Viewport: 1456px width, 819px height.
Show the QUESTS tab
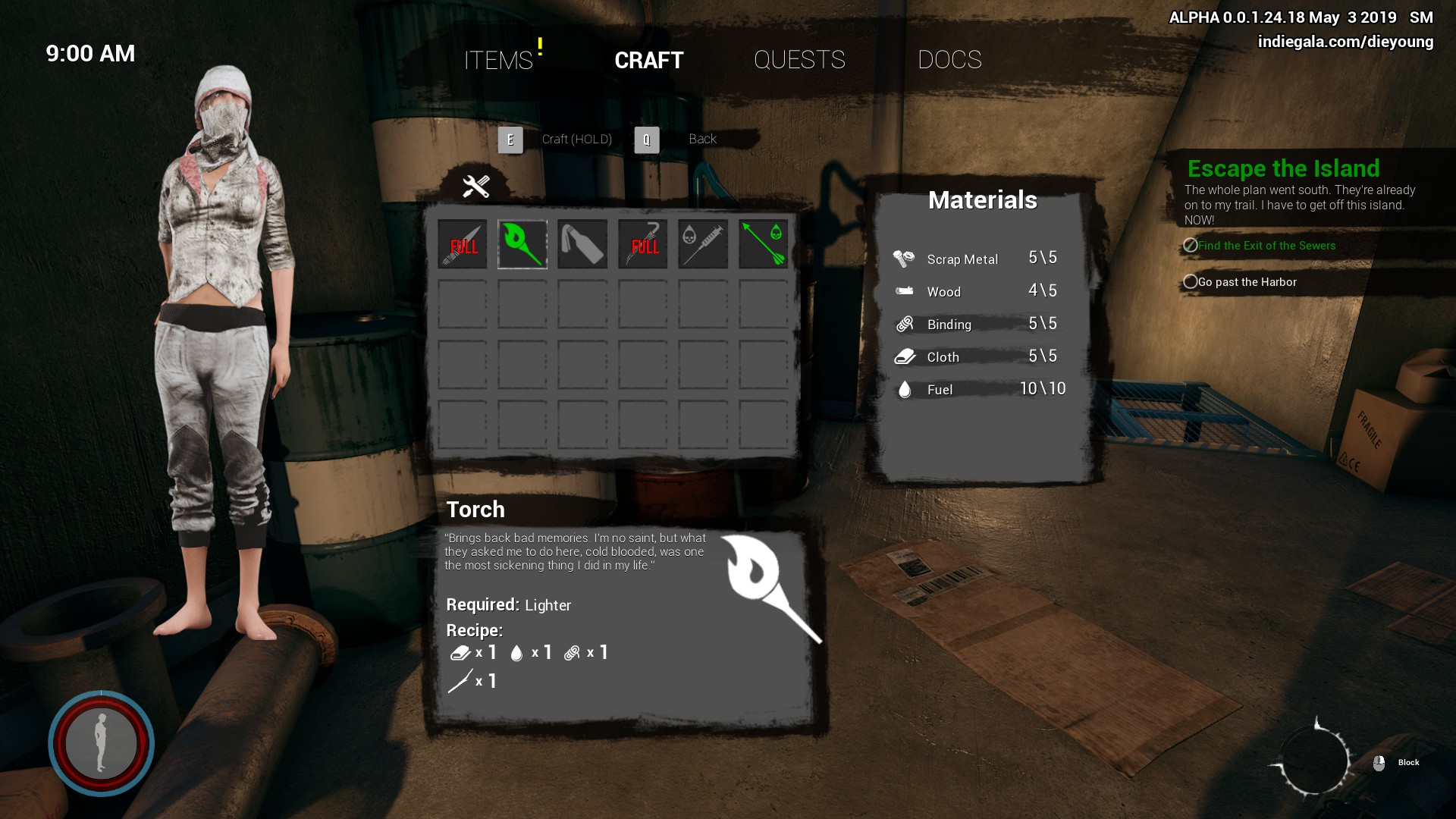coord(799,60)
